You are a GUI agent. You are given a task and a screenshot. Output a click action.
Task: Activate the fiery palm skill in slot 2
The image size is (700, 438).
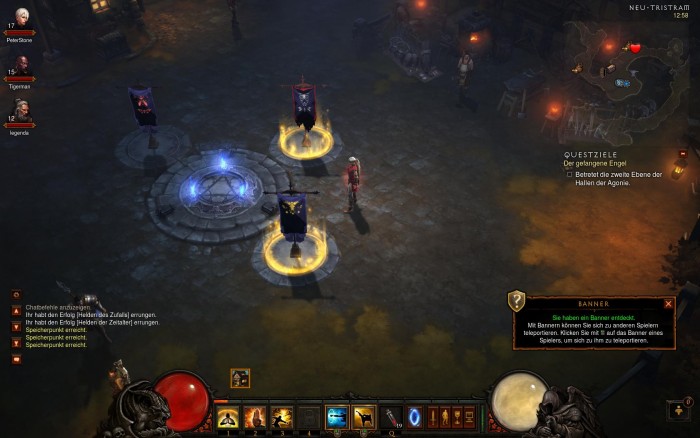point(255,417)
